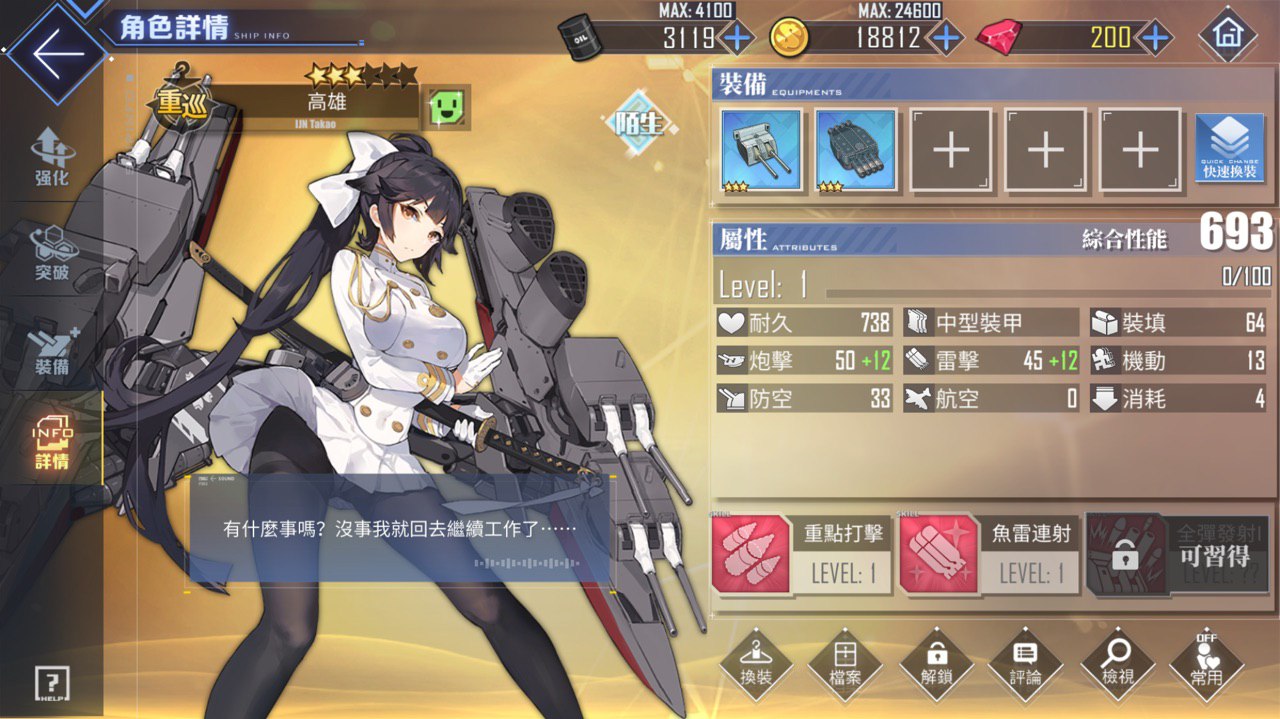Open the 檔案 archive profile
Screen dimensions: 1280x719
pos(845,663)
